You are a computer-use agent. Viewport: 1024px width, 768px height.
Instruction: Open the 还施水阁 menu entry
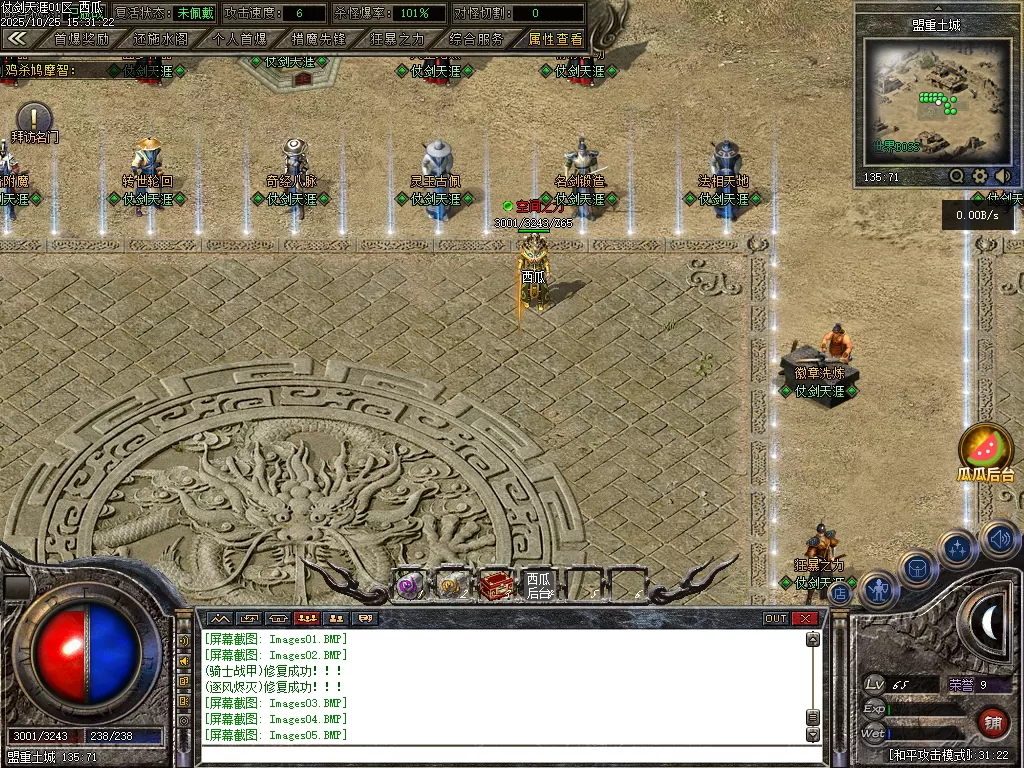point(160,40)
